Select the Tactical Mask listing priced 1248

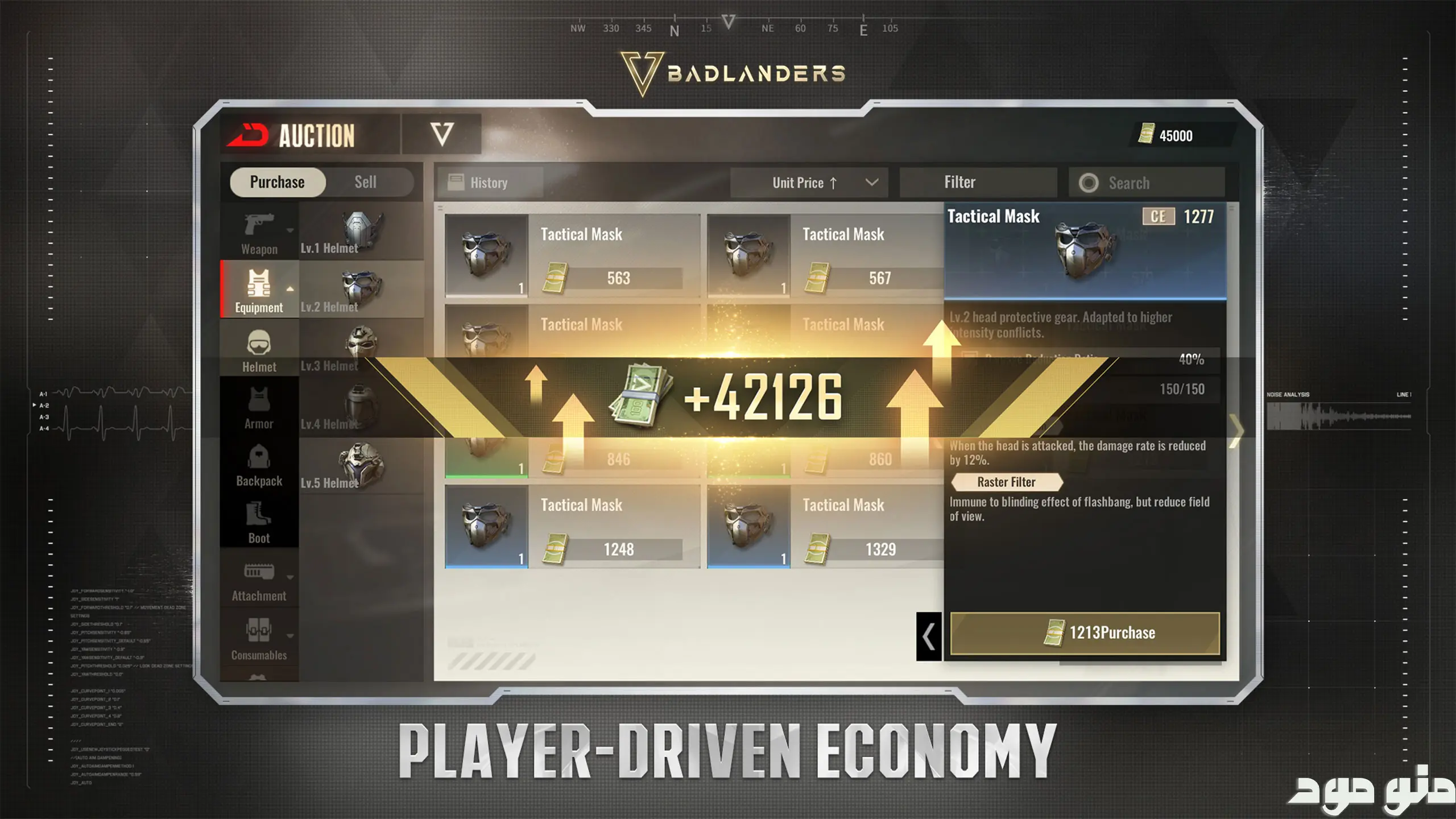pyautogui.click(x=572, y=527)
